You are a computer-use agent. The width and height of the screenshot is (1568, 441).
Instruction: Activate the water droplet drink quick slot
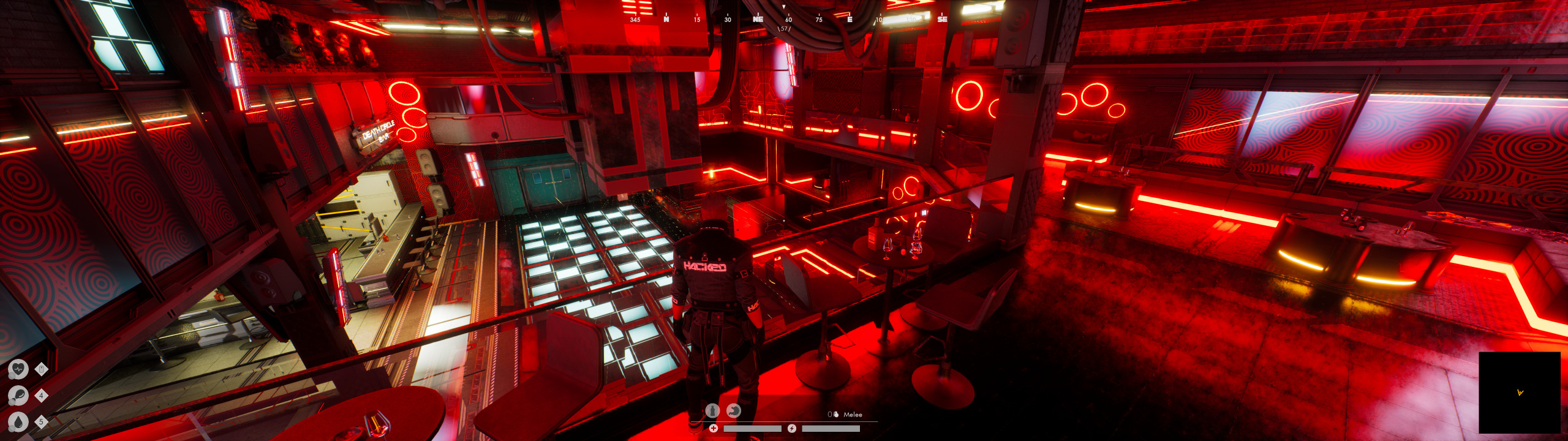(18, 422)
